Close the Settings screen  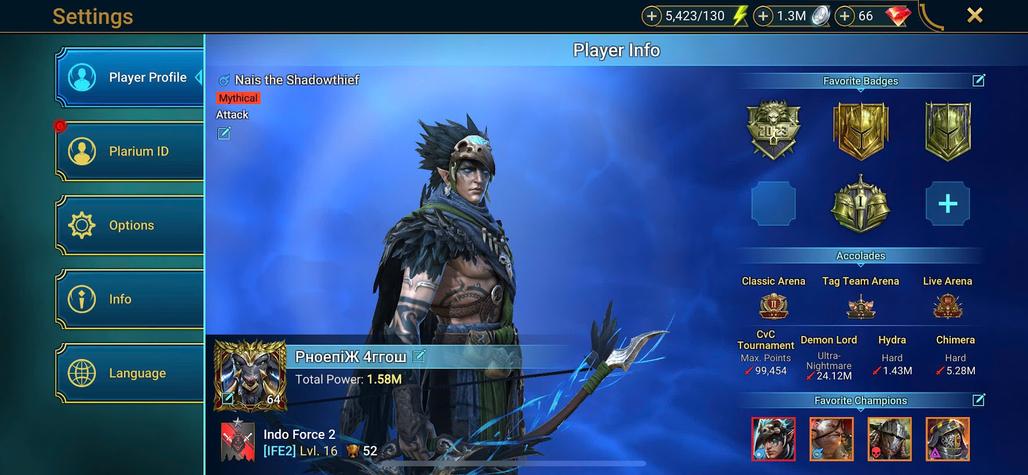click(975, 15)
